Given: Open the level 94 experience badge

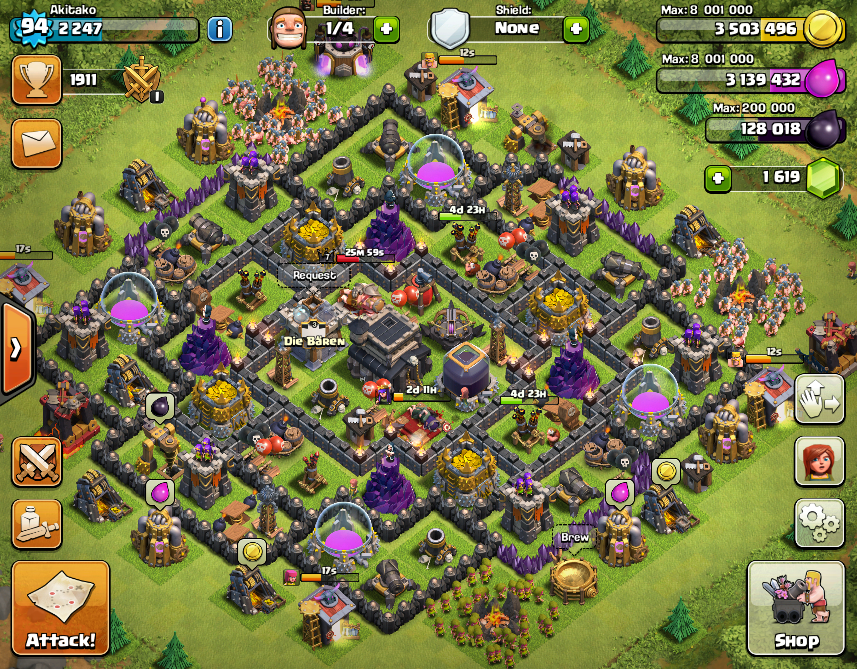Looking at the screenshot, I should (x=33, y=27).
